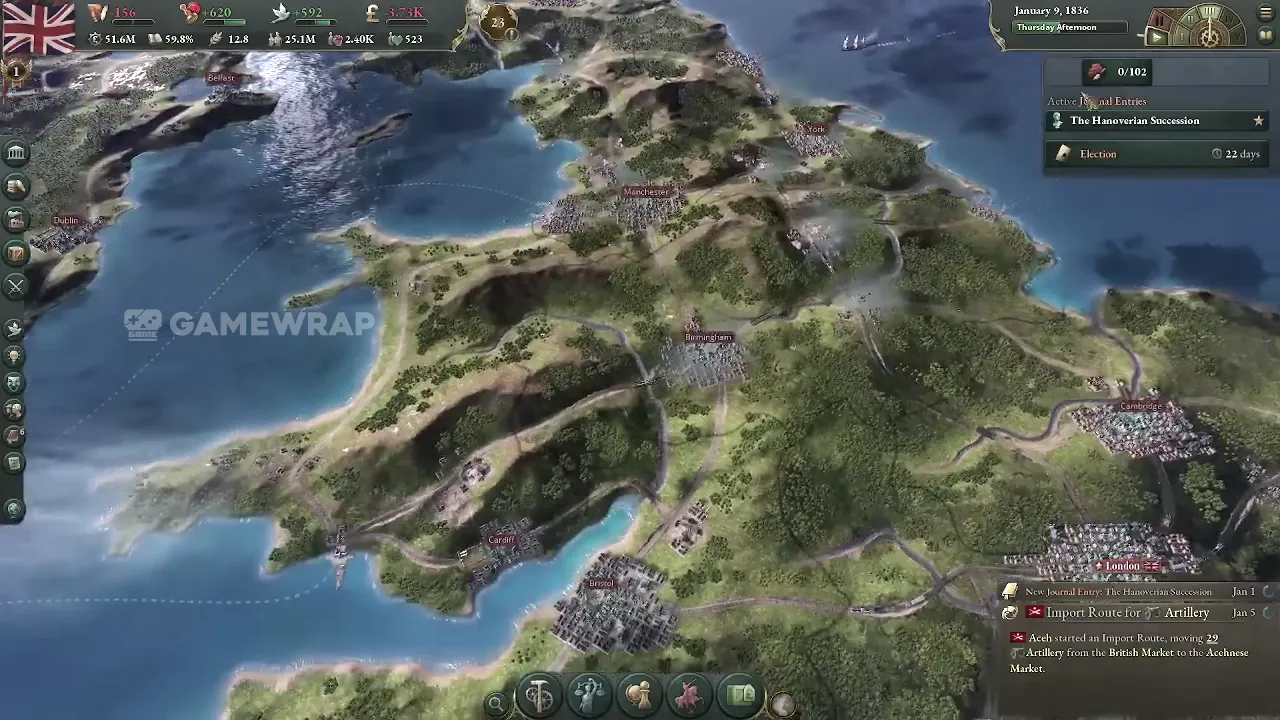Click the British Union Jack flag
1280x720 pixels.
pos(38,26)
